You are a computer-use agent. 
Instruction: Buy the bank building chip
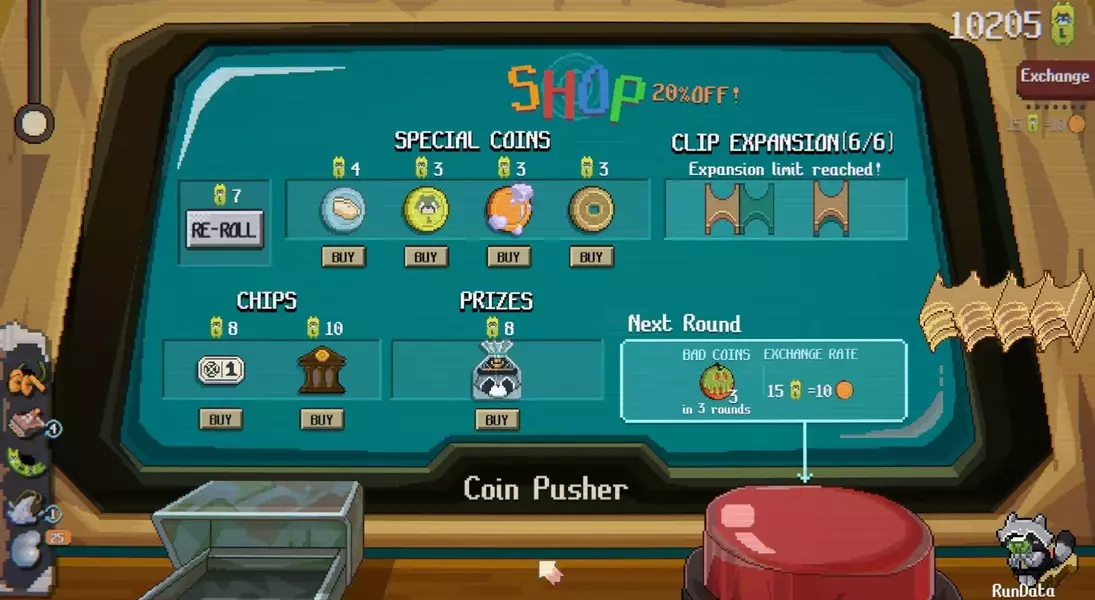321,419
